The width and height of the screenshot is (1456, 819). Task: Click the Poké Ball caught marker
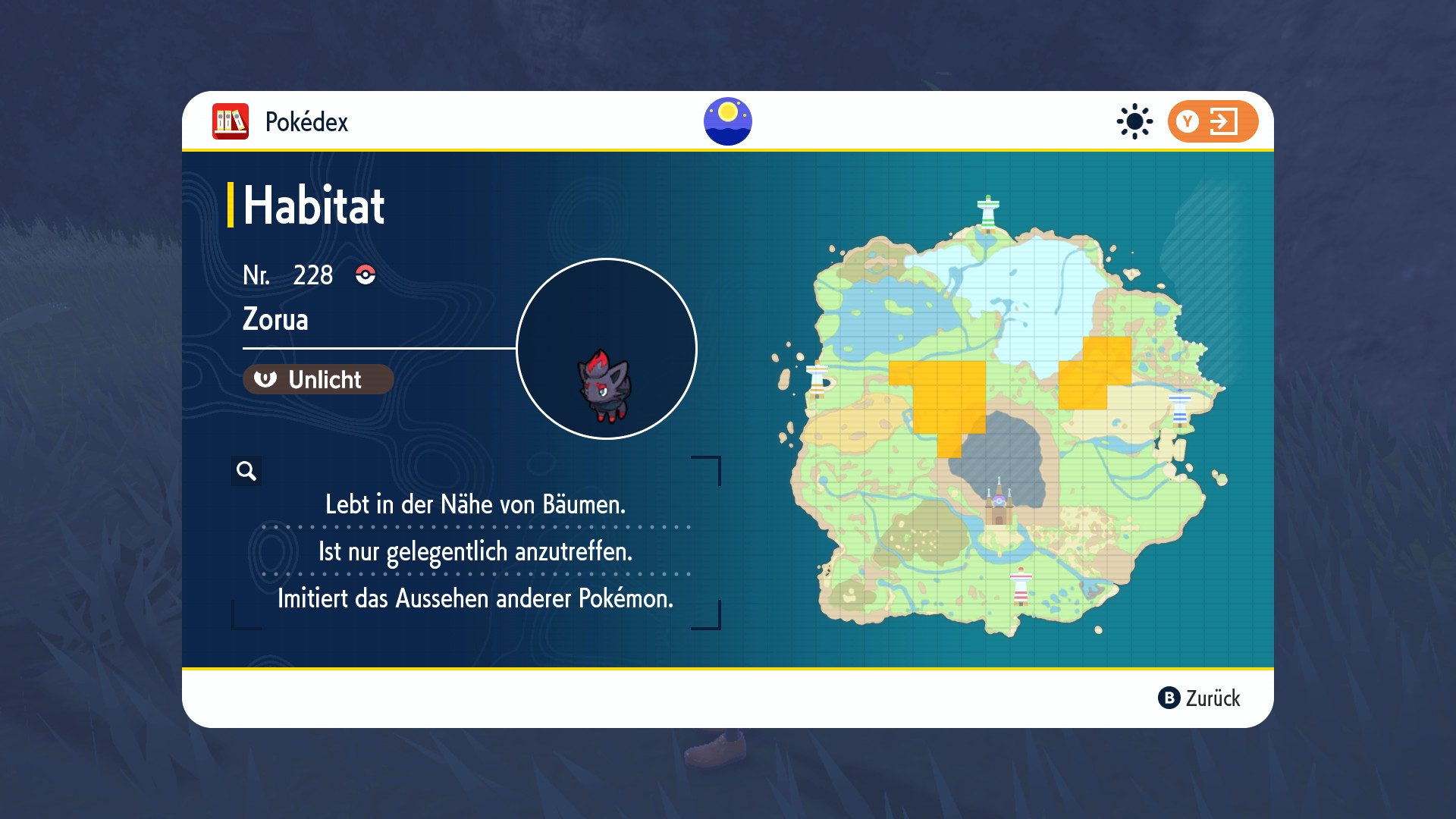pyautogui.click(x=366, y=275)
